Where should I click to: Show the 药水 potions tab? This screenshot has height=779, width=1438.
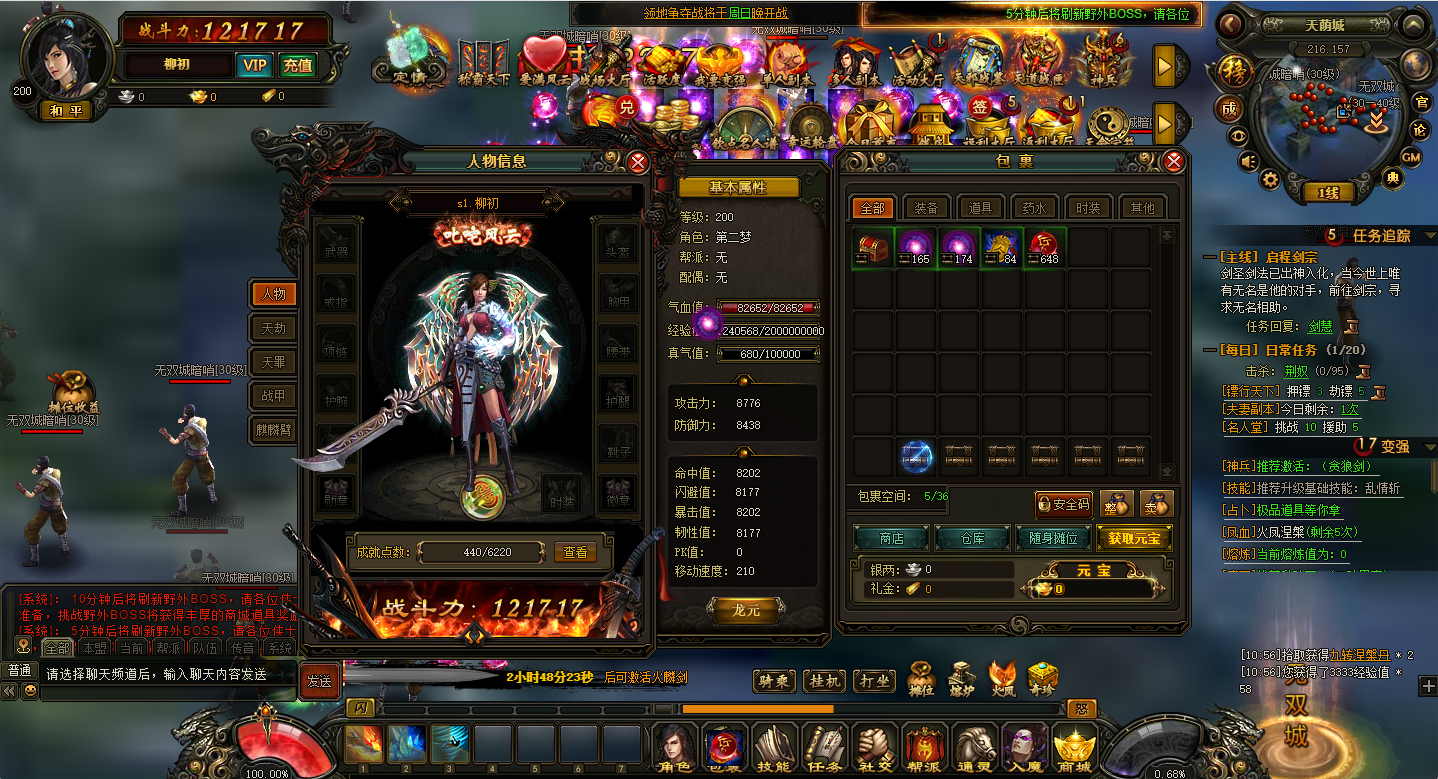(x=1034, y=208)
